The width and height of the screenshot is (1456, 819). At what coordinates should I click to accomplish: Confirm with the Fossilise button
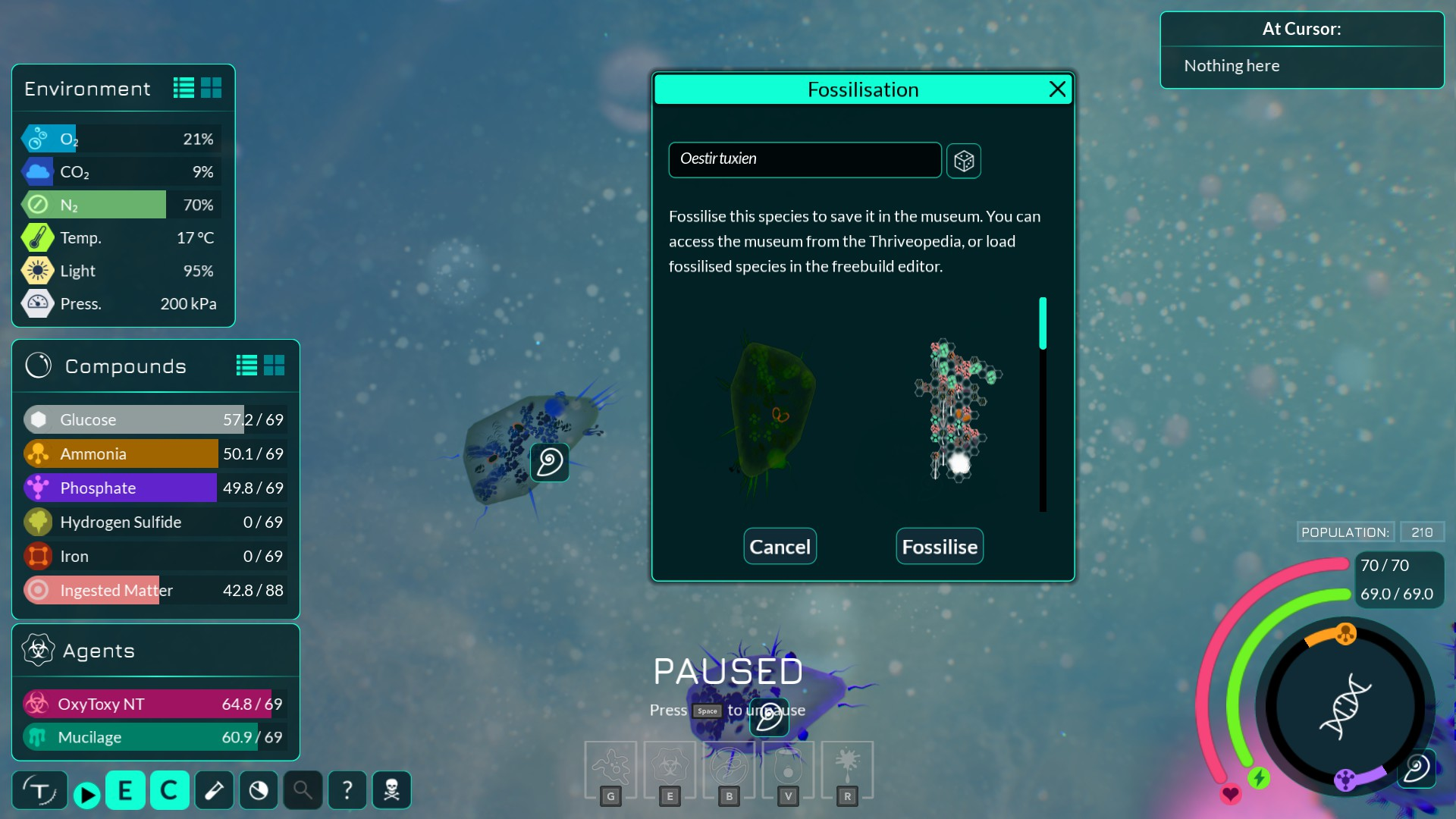pos(940,547)
